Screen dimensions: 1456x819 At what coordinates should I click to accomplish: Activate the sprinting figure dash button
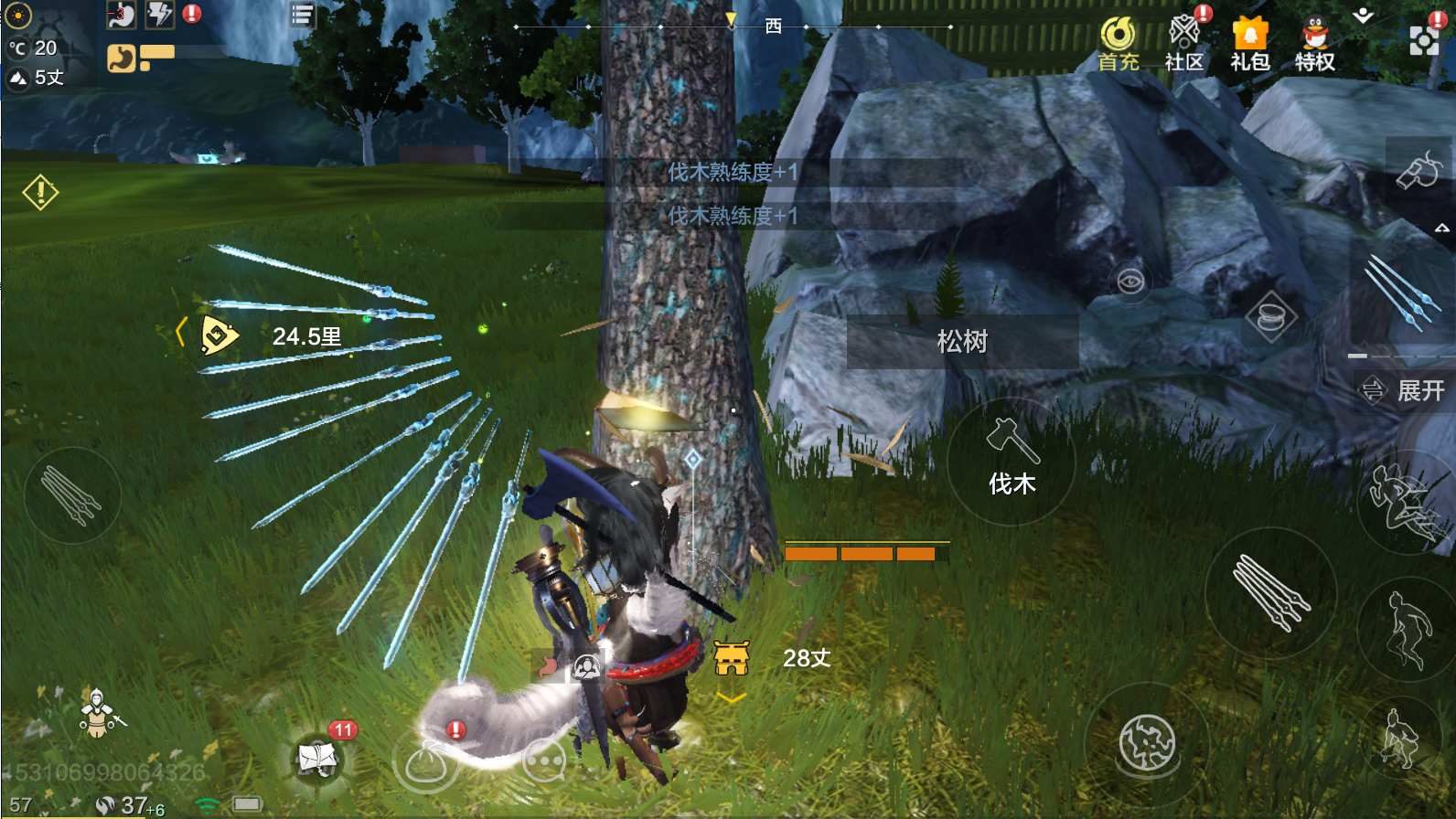tap(1403, 502)
